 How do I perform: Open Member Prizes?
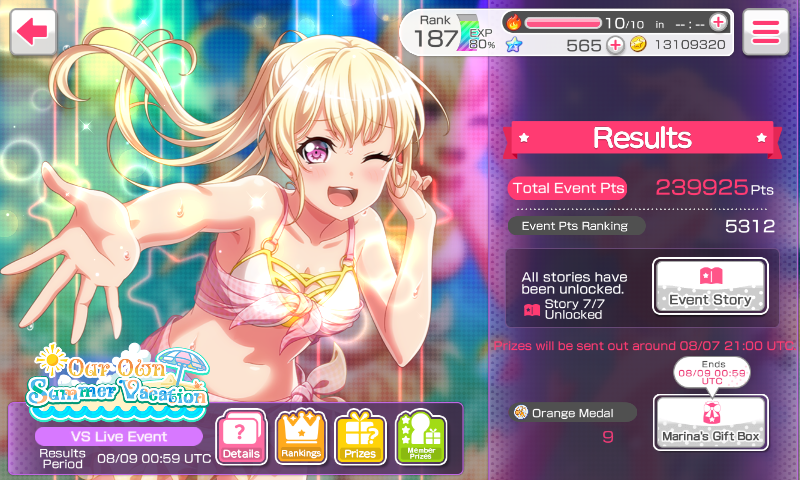tap(420, 438)
